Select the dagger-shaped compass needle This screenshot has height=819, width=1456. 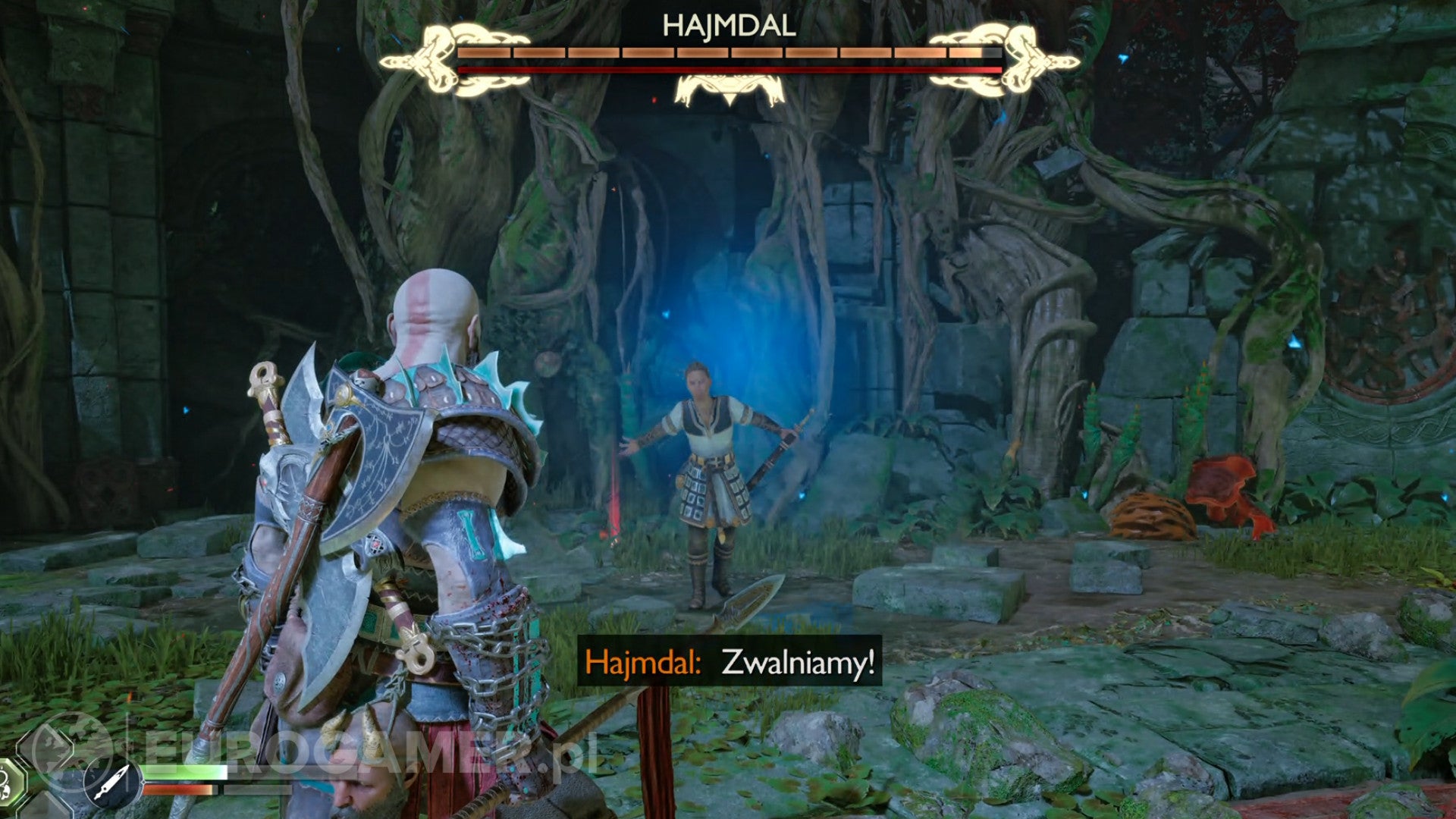tap(111, 781)
